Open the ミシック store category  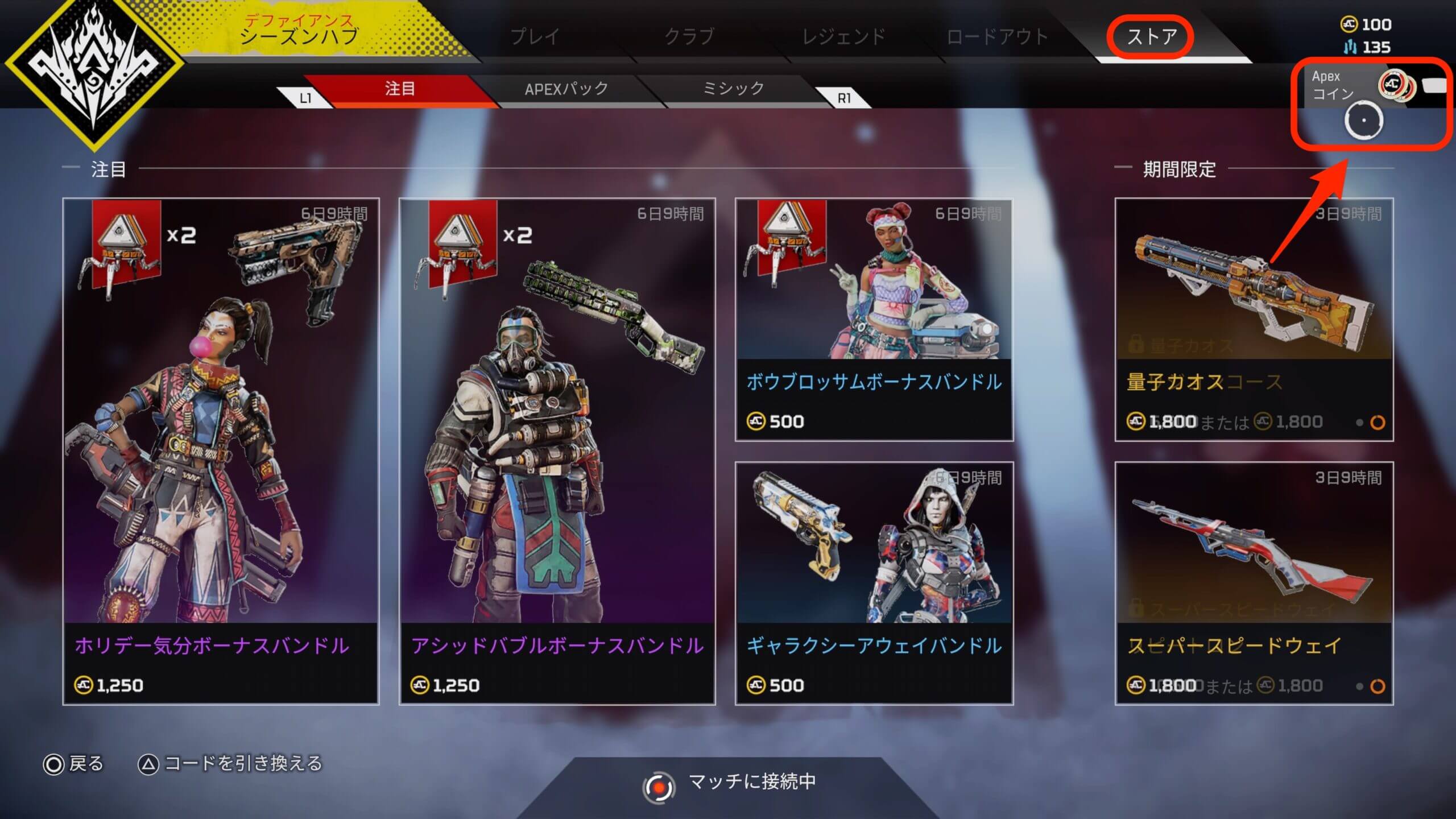click(734, 89)
